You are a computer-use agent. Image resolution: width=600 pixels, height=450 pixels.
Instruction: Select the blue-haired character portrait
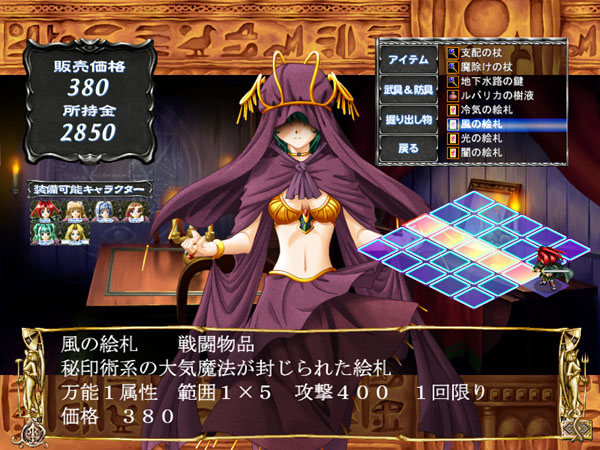tap(104, 210)
